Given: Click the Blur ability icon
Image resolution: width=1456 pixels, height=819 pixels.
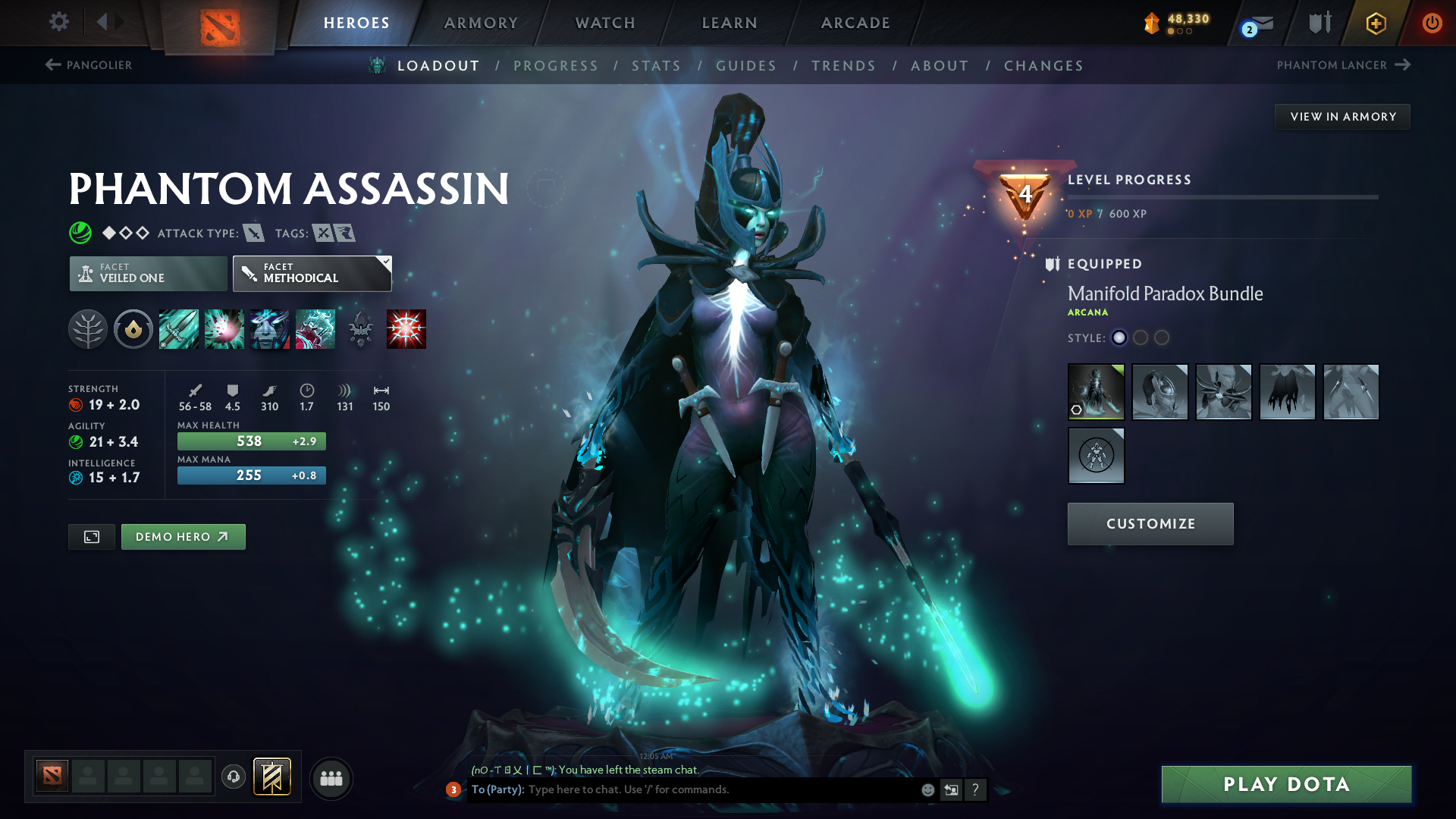Looking at the screenshot, I should tap(270, 328).
